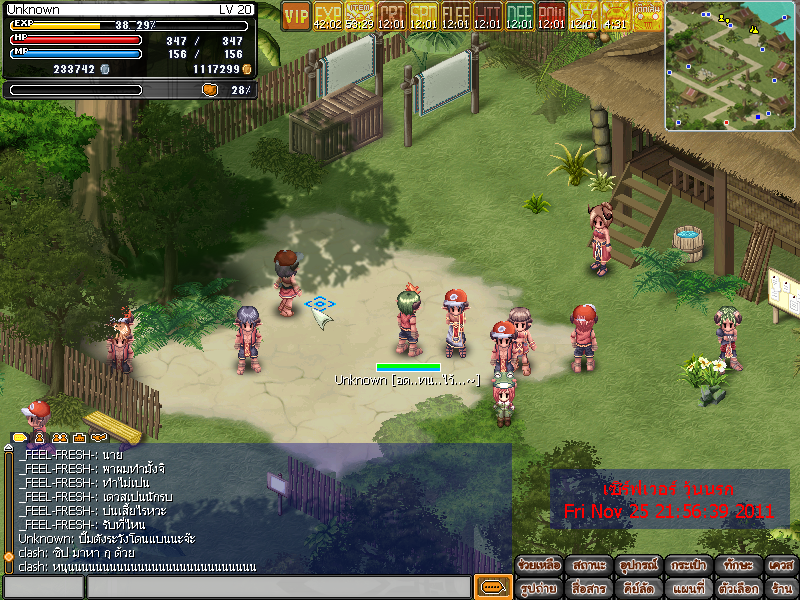Open the ร้าน (Shop) window
The width and height of the screenshot is (800, 600).
click(781, 588)
